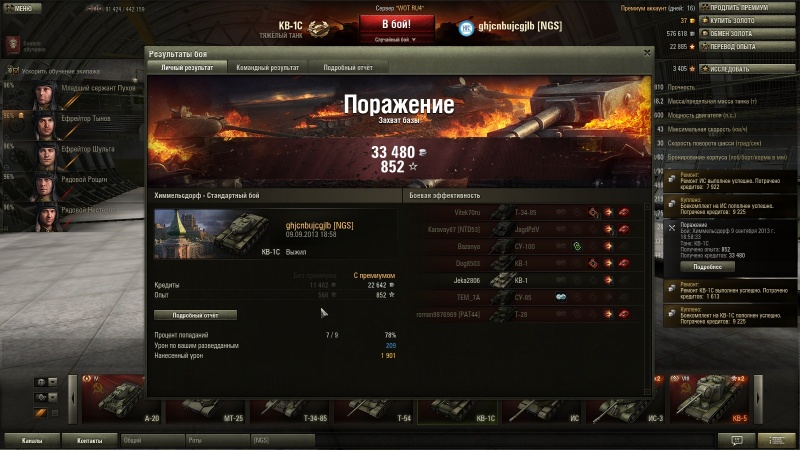The image size is (800, 450).
Task: Select the Личный результат tab
Action: tap(186, 67)
